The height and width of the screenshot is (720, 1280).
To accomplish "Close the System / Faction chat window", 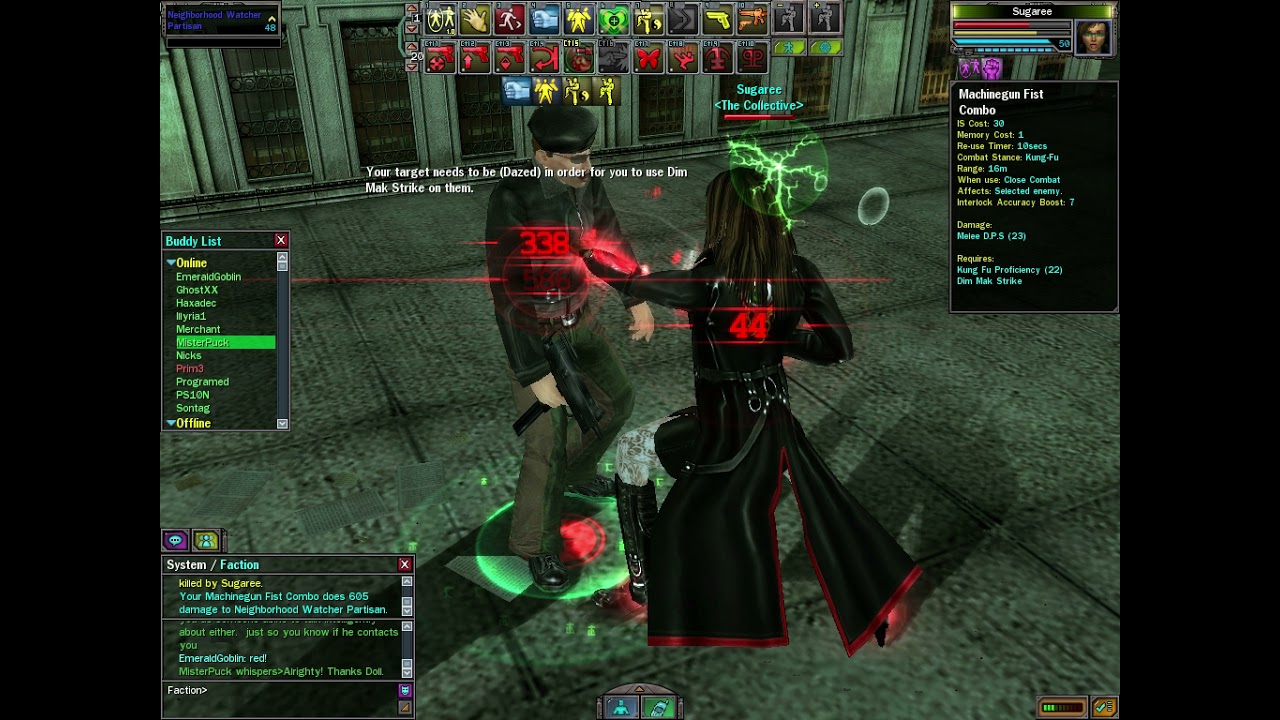I will click(405, 565).
